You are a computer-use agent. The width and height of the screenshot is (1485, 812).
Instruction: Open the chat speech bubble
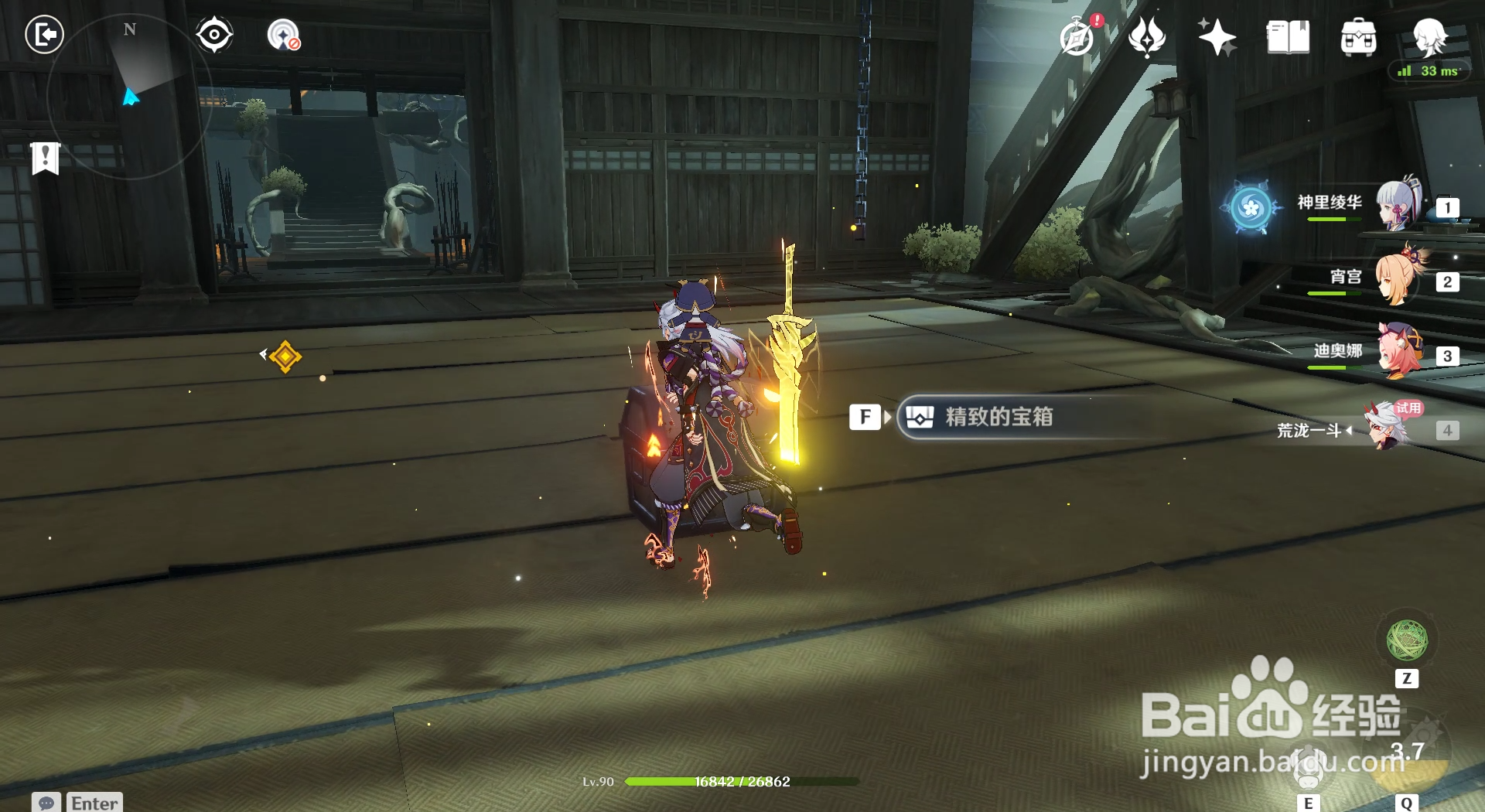(x=46, y=803)
